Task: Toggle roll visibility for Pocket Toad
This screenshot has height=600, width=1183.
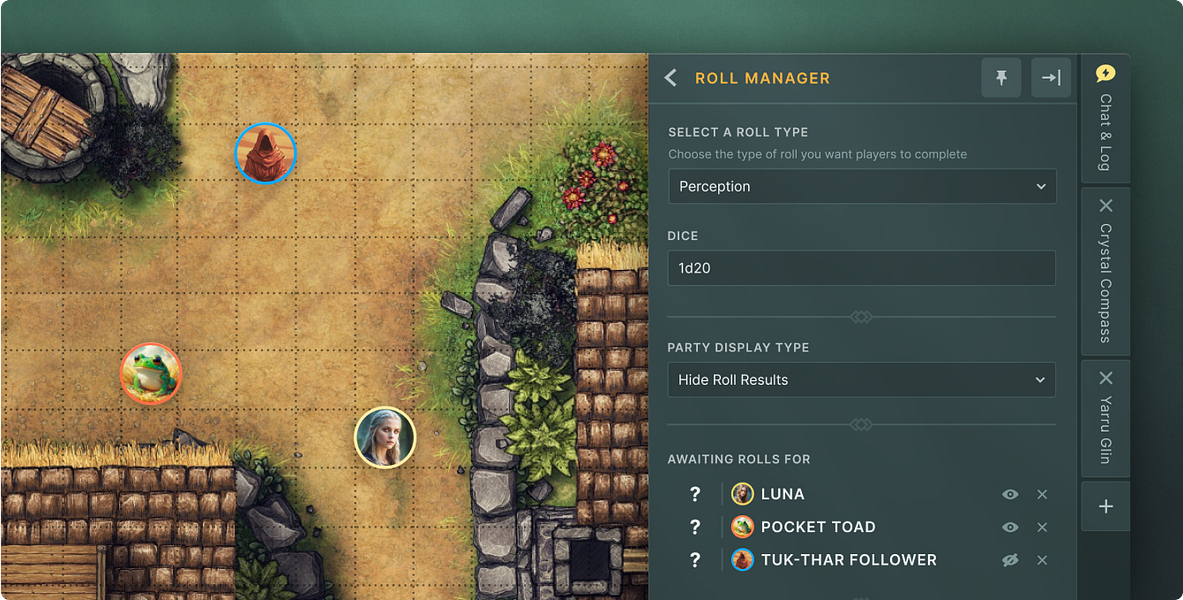Action: tap(1010, 527)
